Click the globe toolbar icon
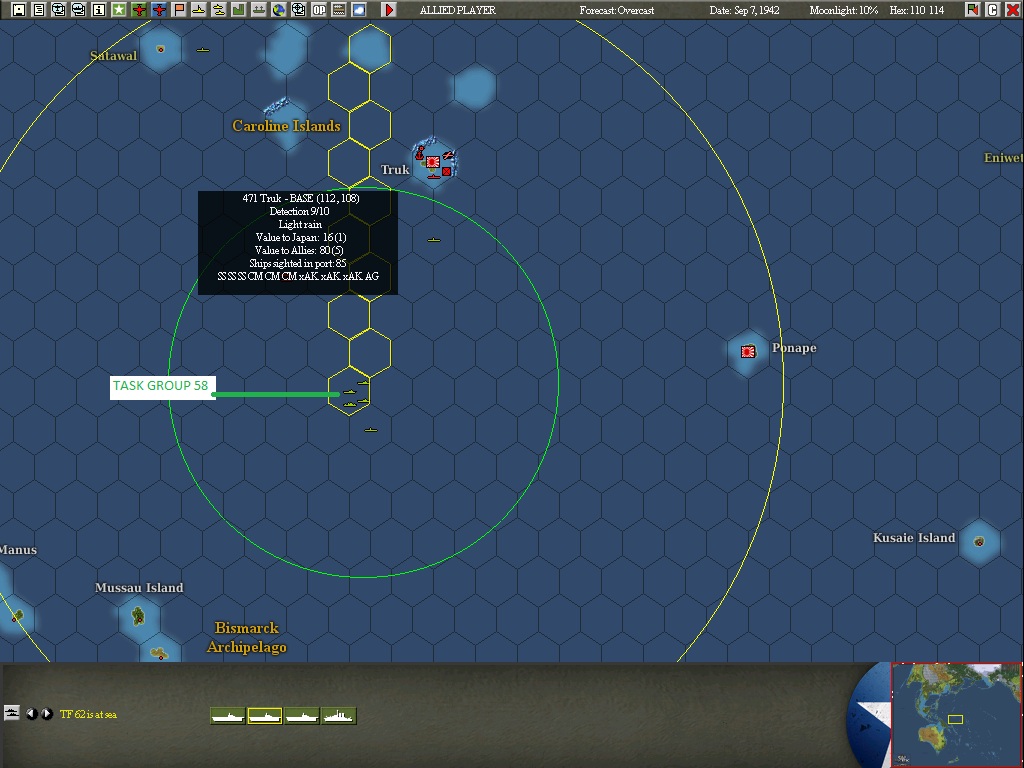The height and width of the screenshot is (768, 1024). click(279, 10)
